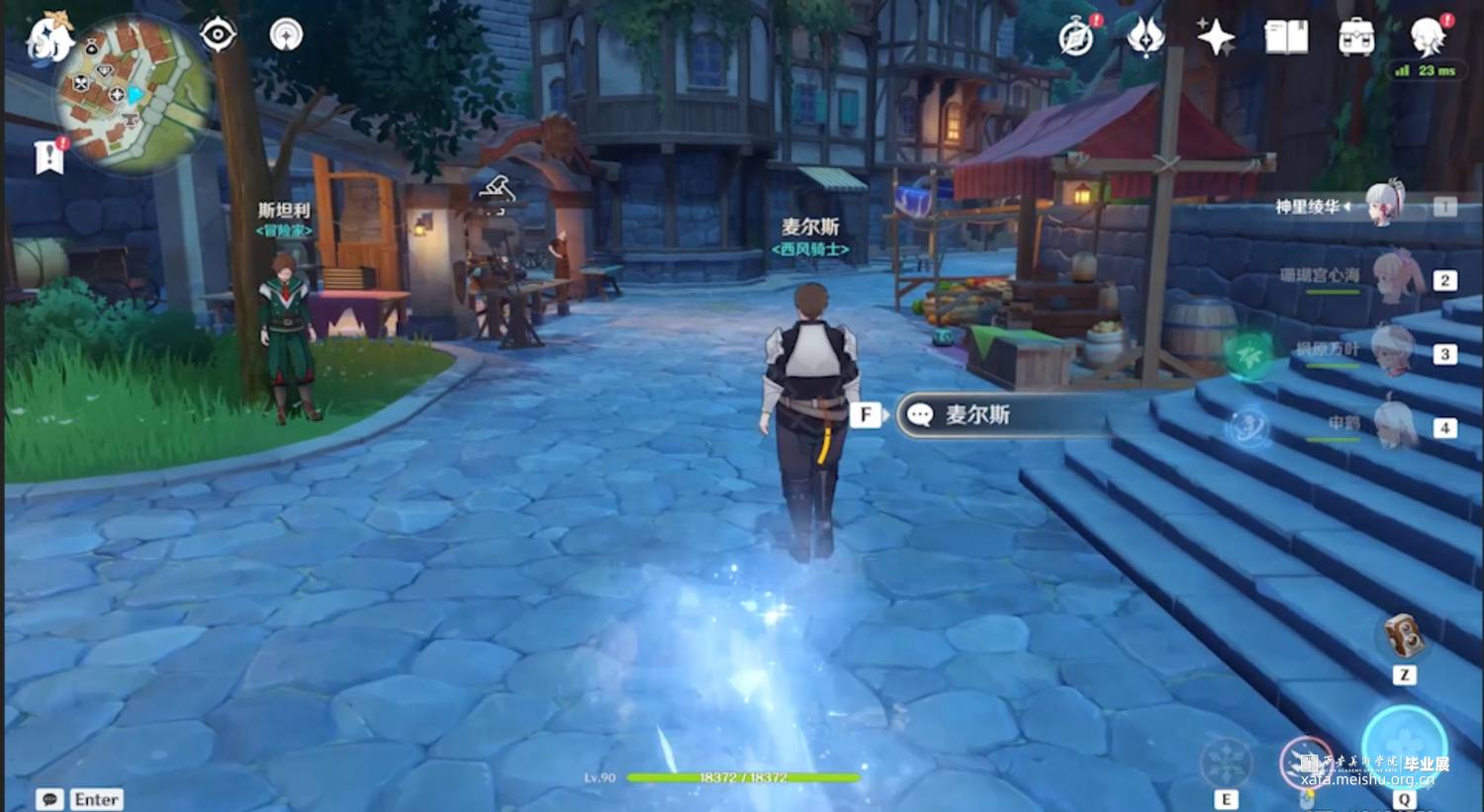Open the character profile head icon
Image resolution: width=1484 pixels, height=812 pixels.
[1428, 38]
